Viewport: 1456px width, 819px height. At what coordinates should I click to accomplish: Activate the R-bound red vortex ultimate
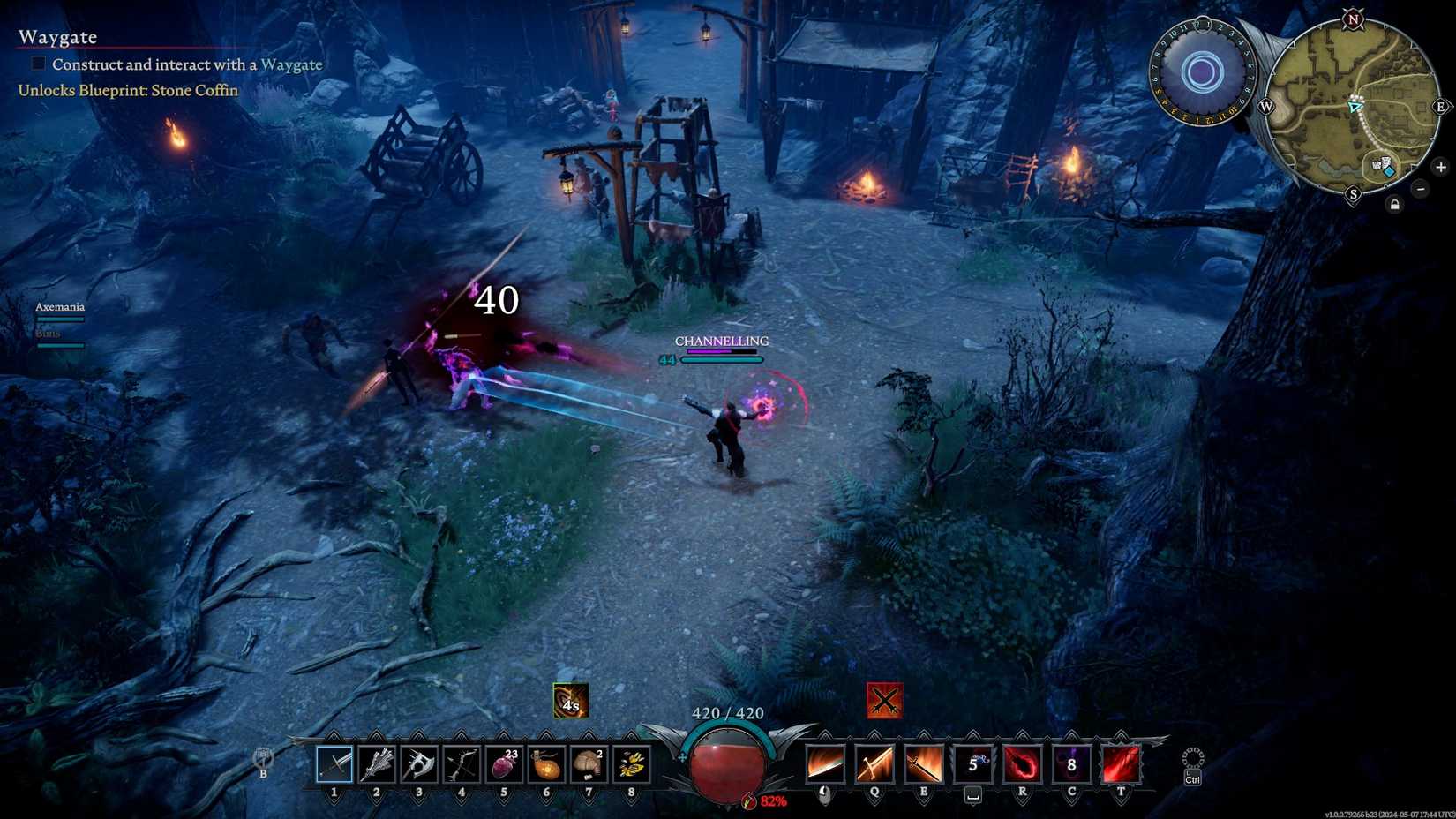point(1022,763)
